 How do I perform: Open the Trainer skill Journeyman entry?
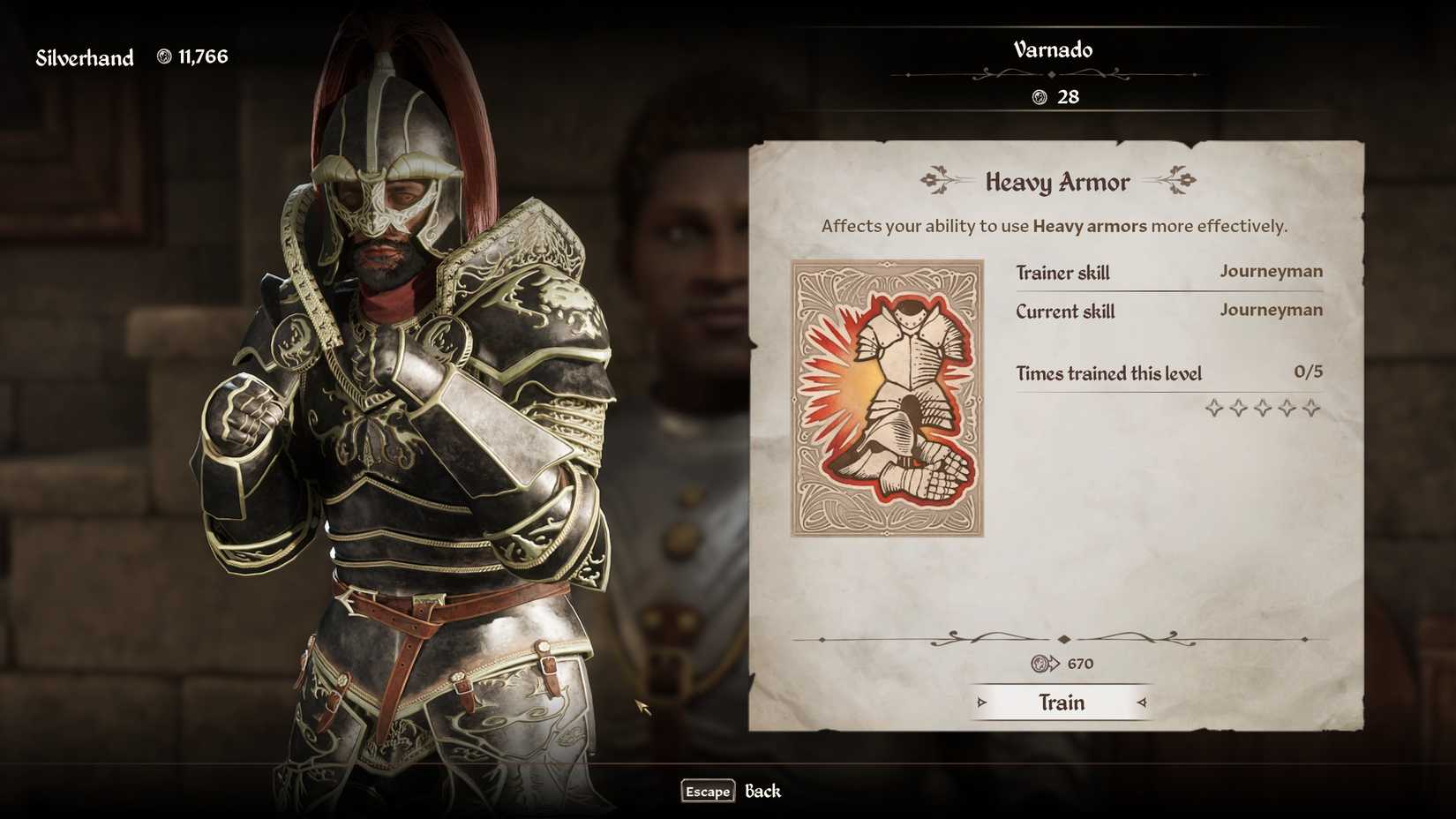[1271, 272]
